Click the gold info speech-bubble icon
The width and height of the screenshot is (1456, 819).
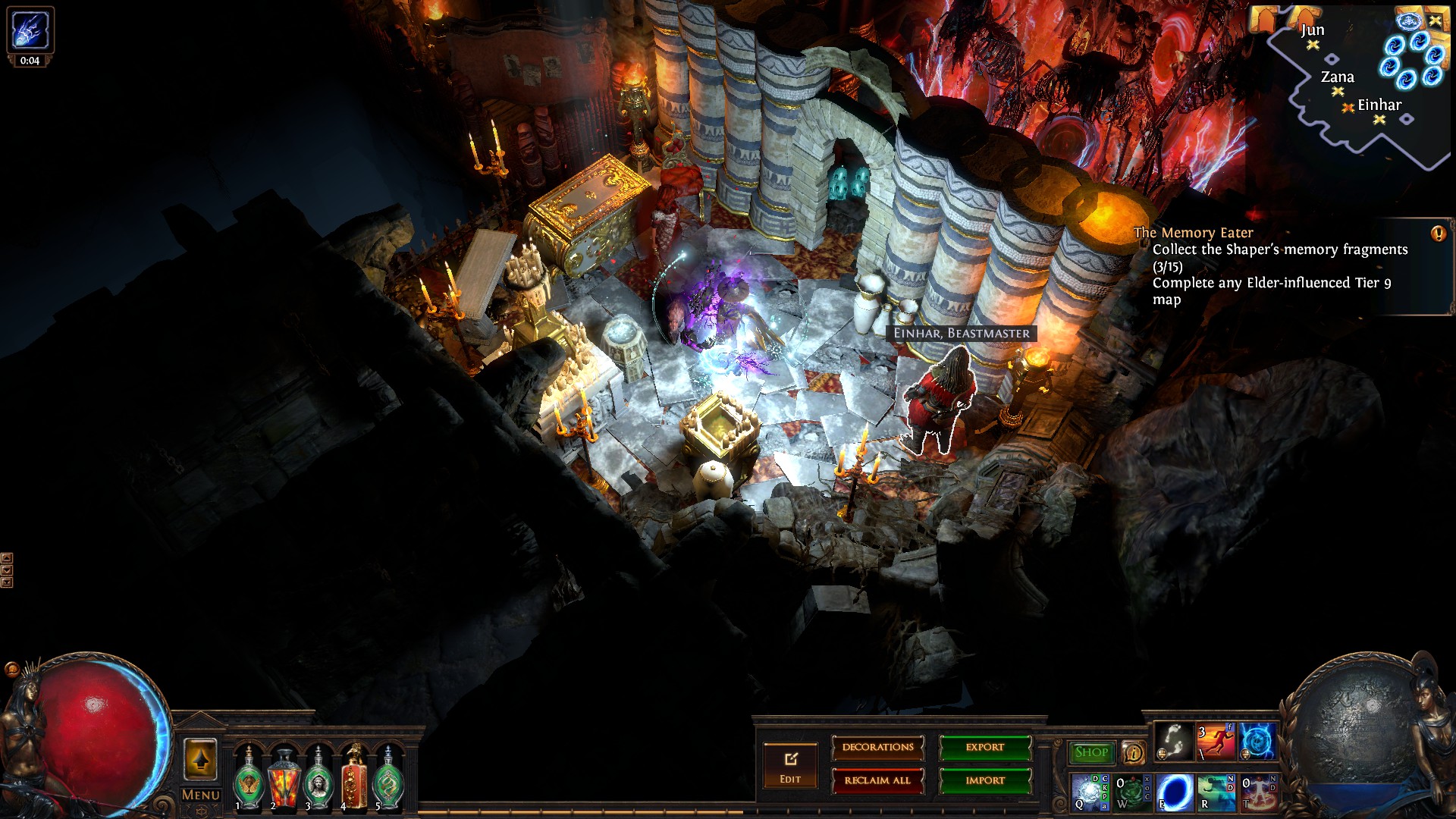point(1133,752)
